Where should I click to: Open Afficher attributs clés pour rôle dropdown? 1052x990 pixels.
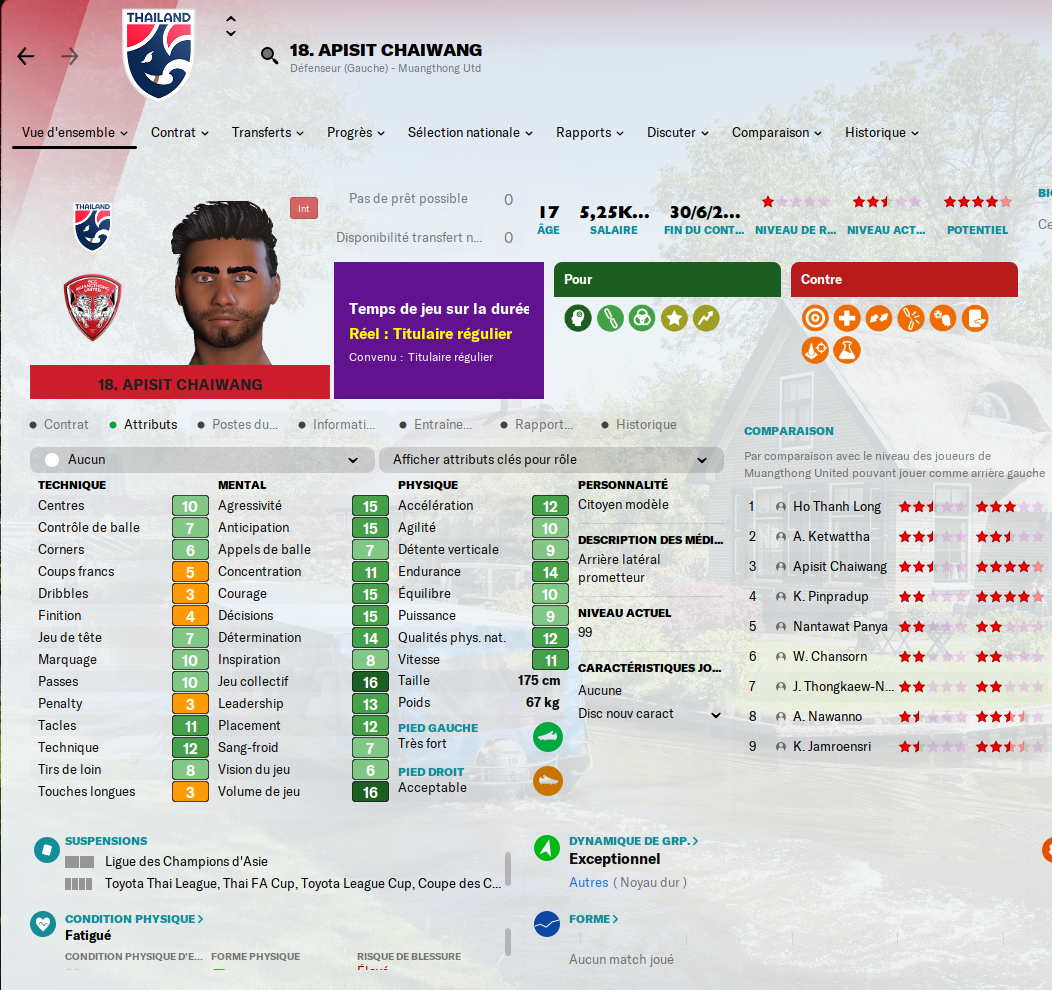point(550,460)
